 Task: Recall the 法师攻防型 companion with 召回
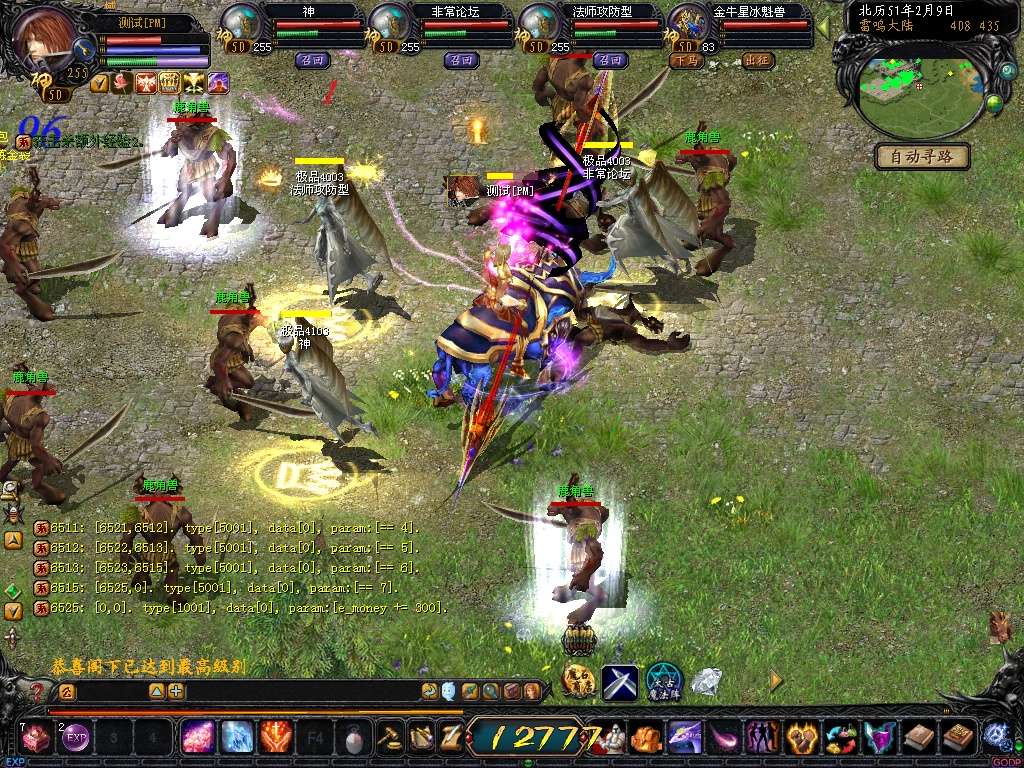[609, 60]
